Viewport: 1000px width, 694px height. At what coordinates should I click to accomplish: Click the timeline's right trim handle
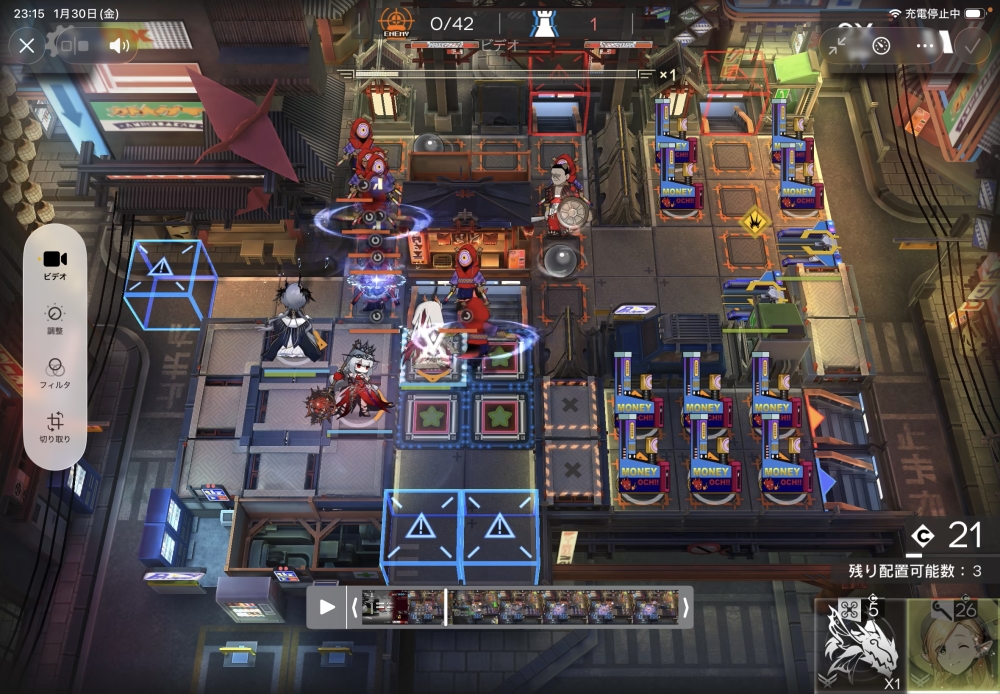click(686, 607)
